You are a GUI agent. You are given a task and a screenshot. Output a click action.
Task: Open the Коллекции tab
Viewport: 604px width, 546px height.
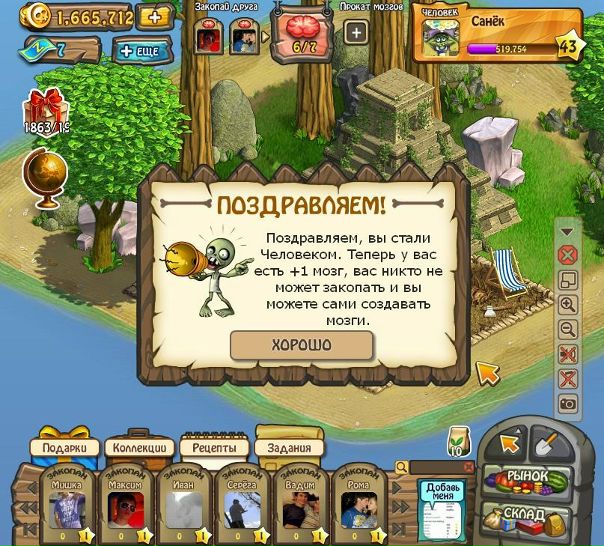click(138, 448)
